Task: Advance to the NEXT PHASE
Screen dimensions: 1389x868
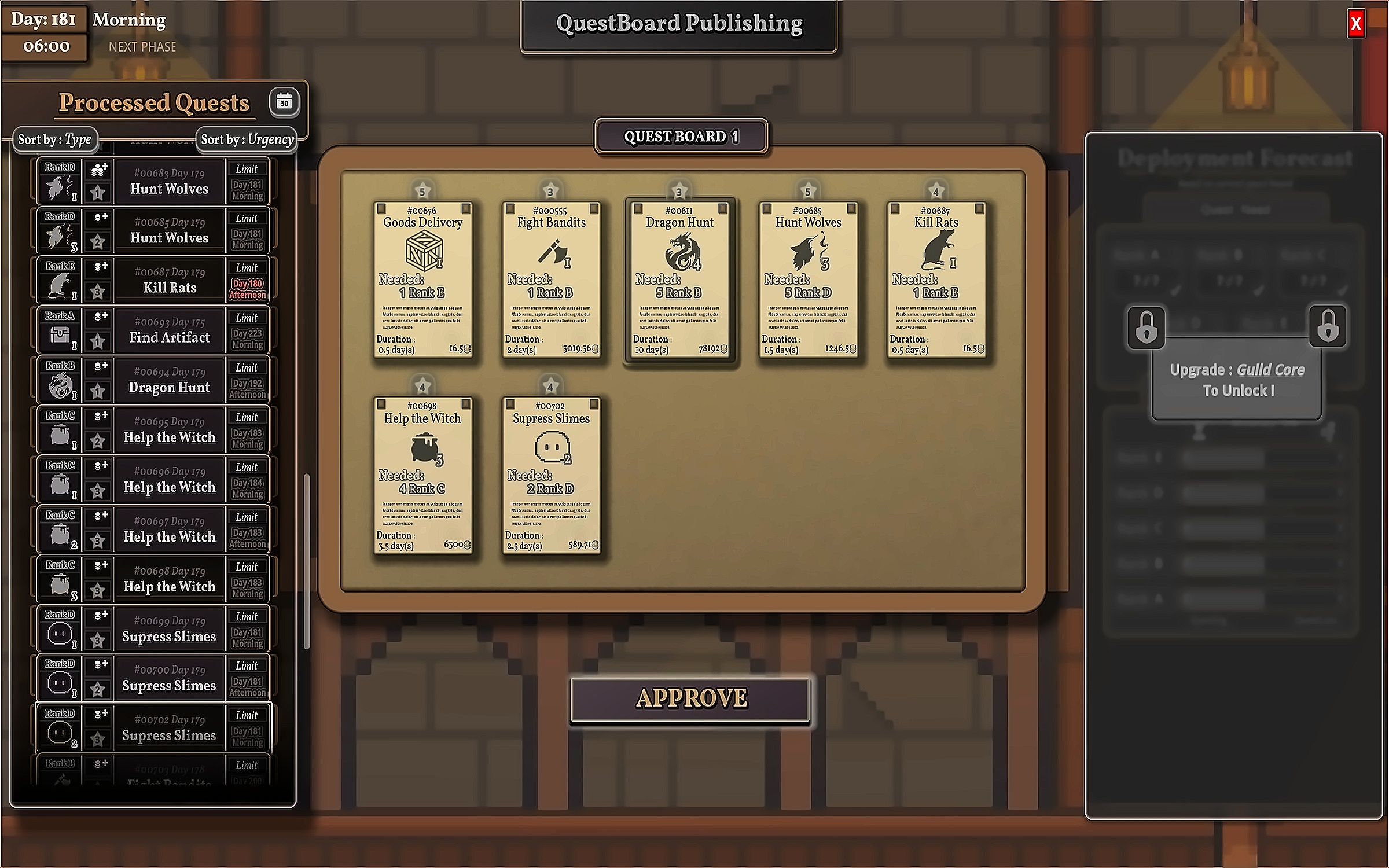Action: point(142,47)
